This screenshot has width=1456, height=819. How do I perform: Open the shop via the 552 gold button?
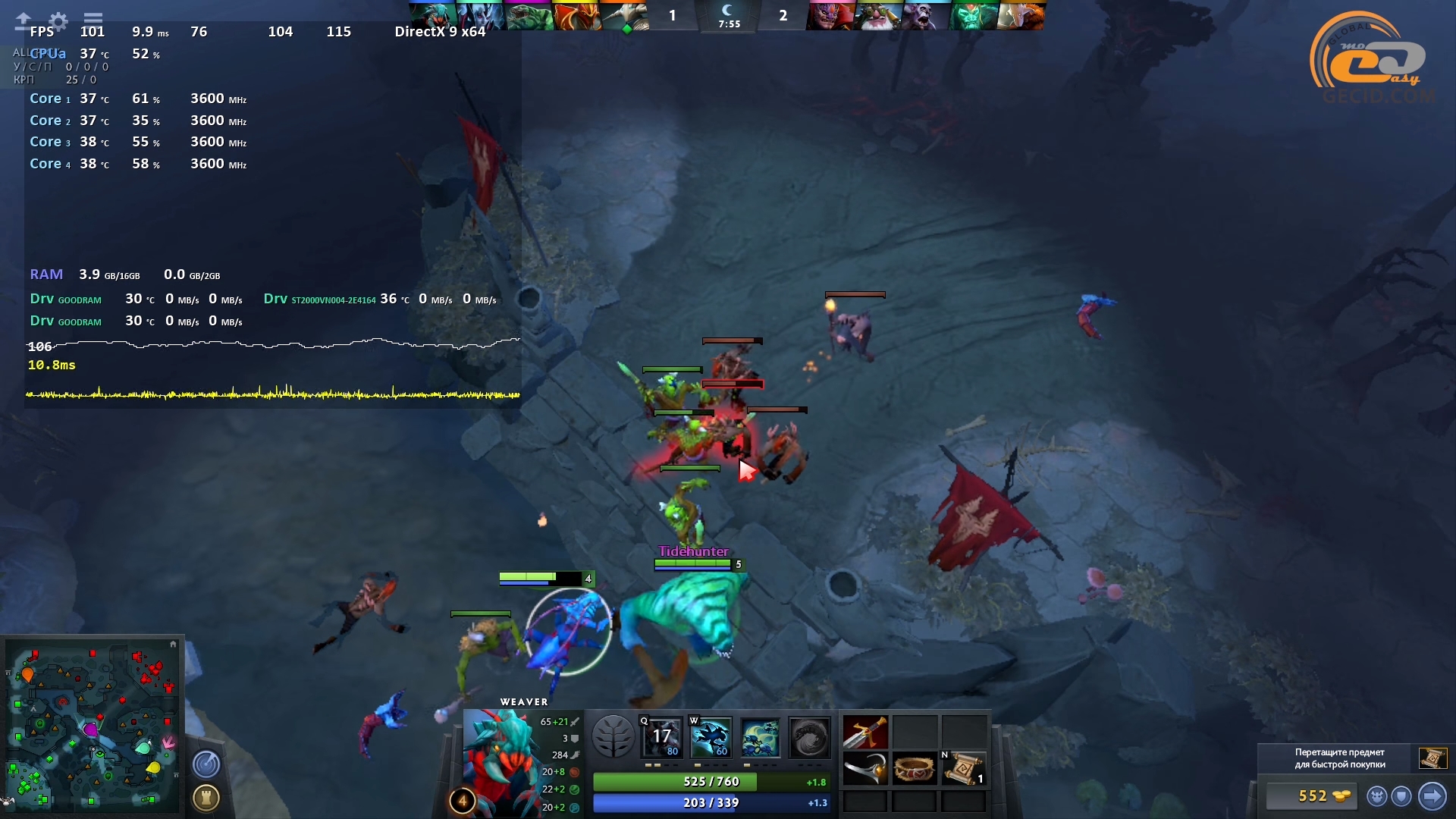1313,795
